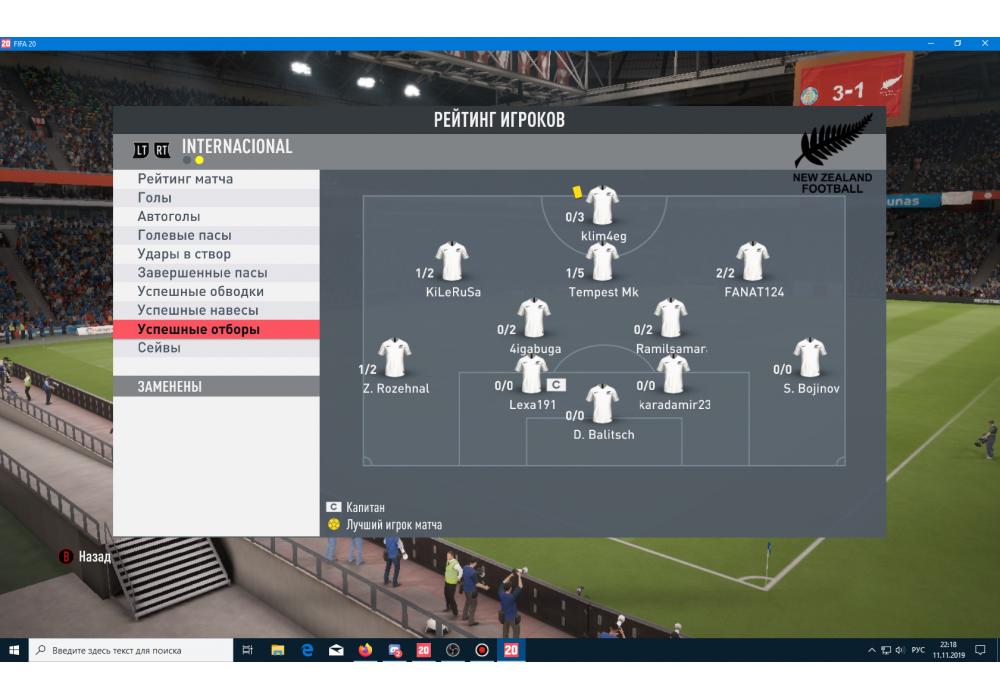Viewport: 1000px width, 700px height.
Task: Close the FIFA 20 window
Action: click(984, 43)
